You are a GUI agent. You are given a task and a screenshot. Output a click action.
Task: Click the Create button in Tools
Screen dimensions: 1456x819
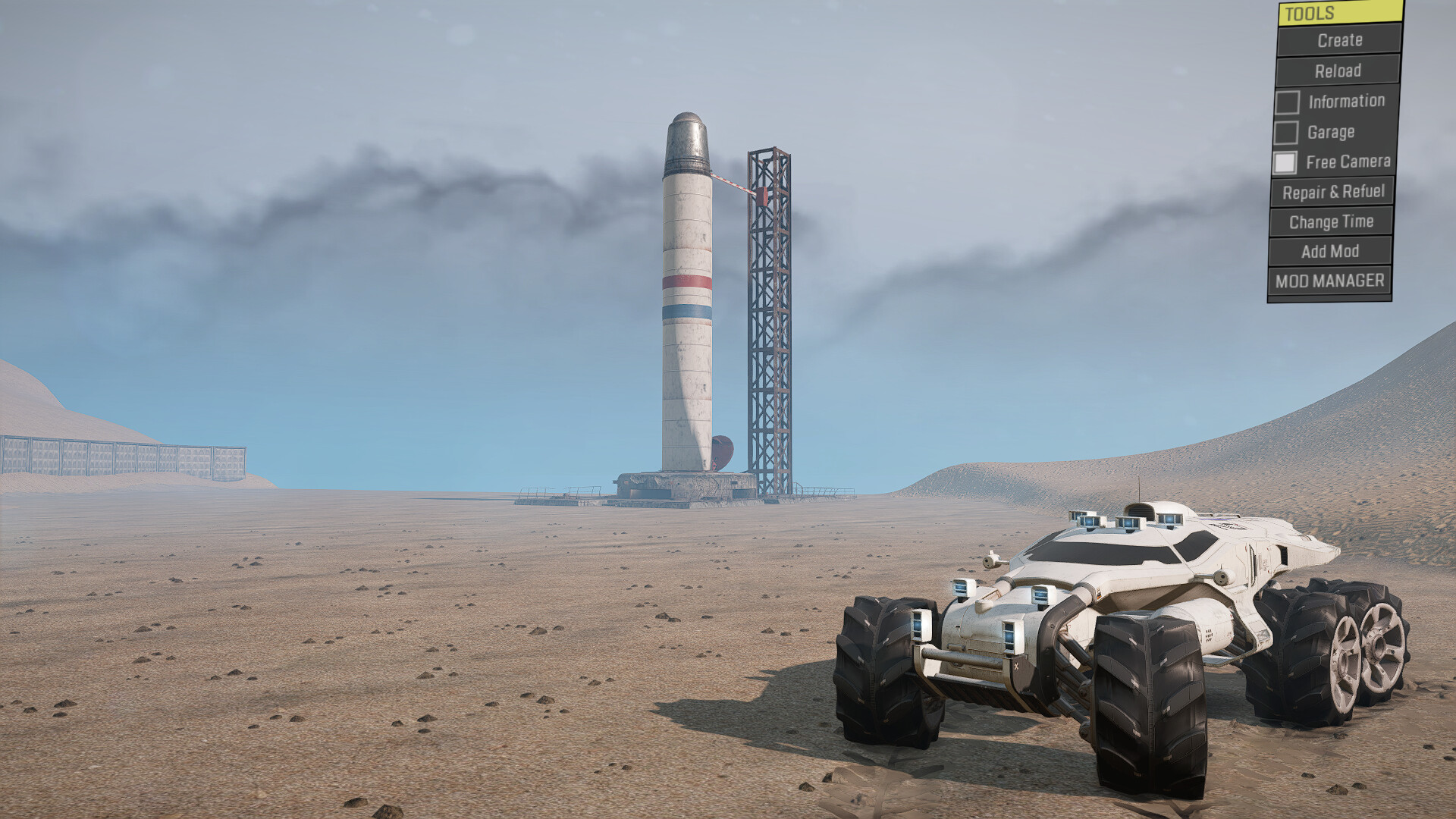point(1339,40)
